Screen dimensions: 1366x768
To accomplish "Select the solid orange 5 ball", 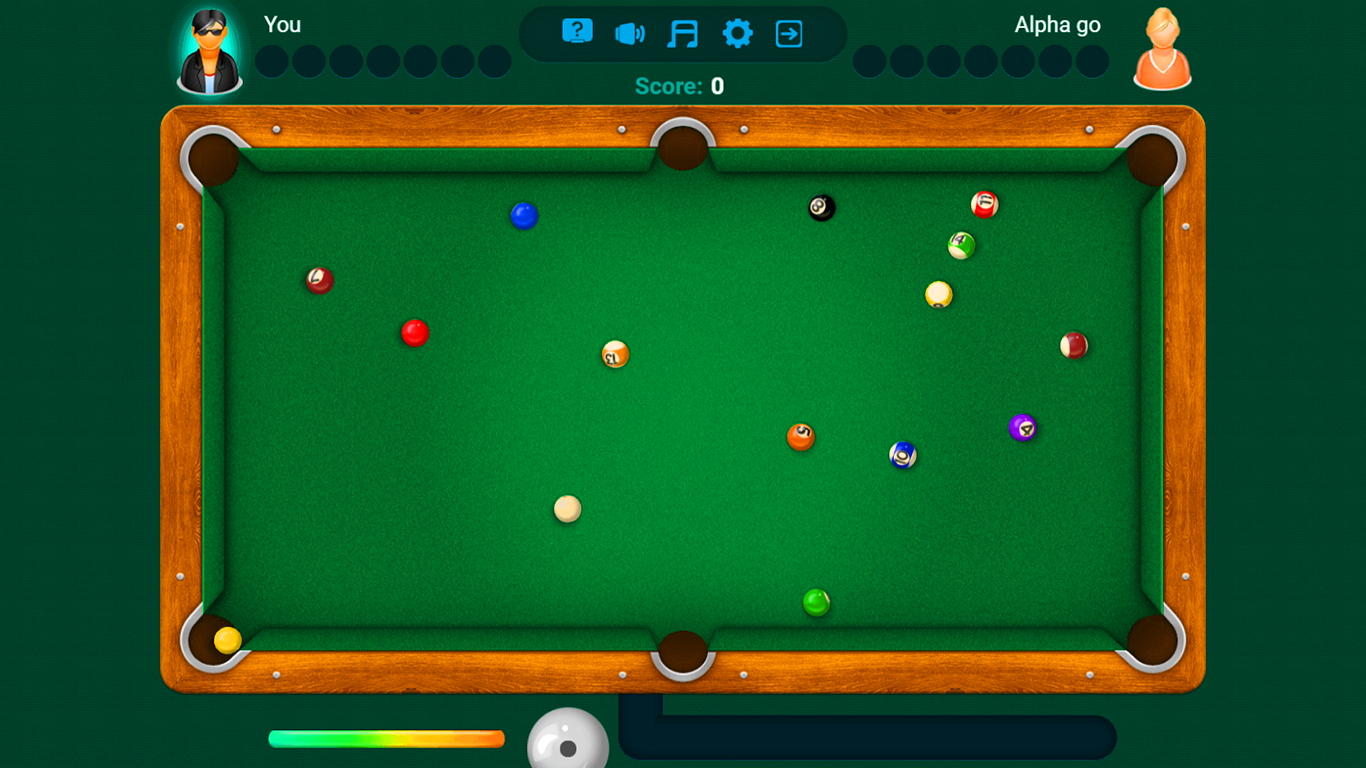I will (801, 438).
